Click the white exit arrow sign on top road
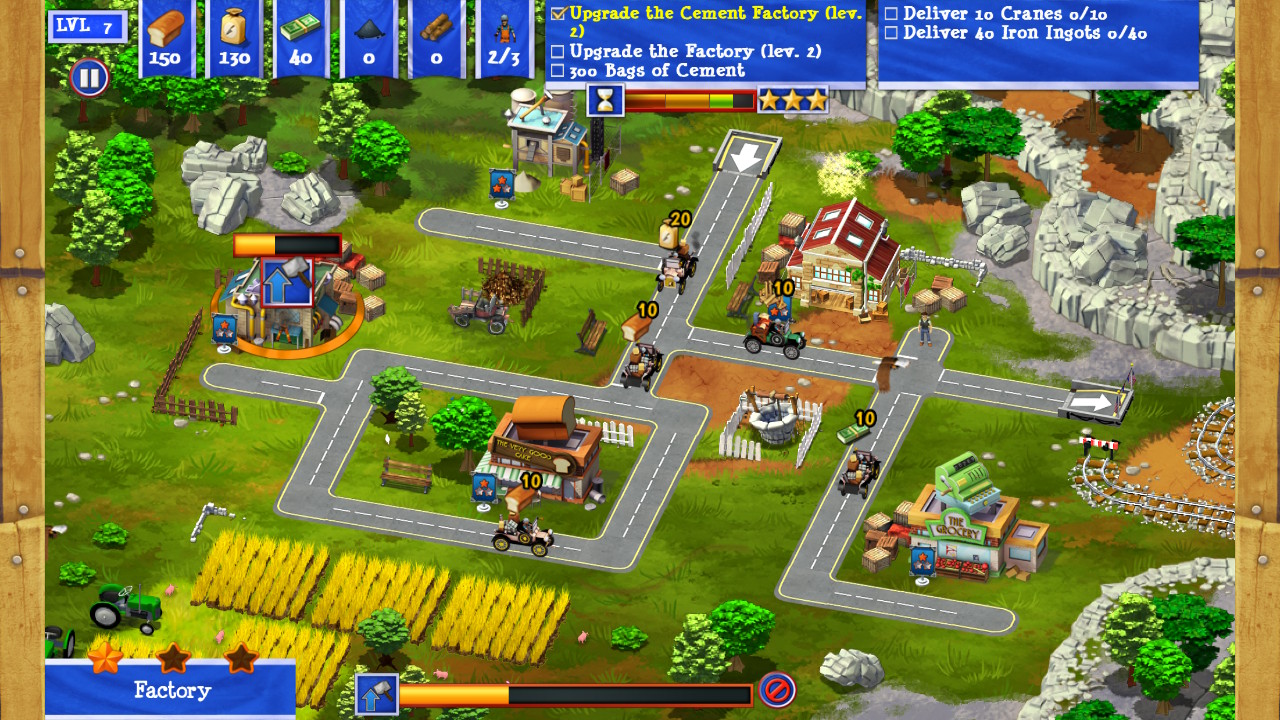1280x720 pixels. pyautogui.click(x=744, y=157)
